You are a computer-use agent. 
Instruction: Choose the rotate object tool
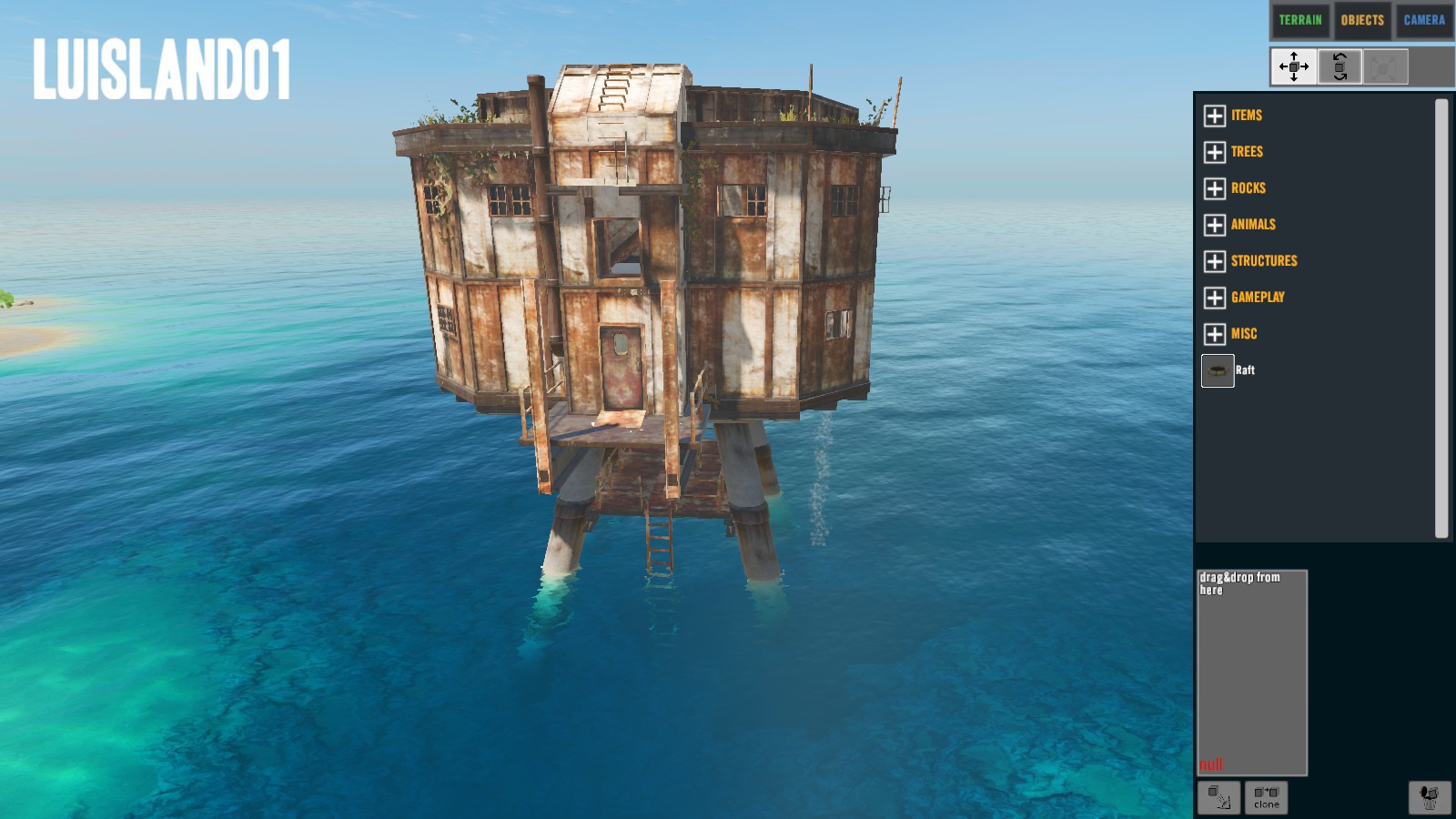[1340, 66]
